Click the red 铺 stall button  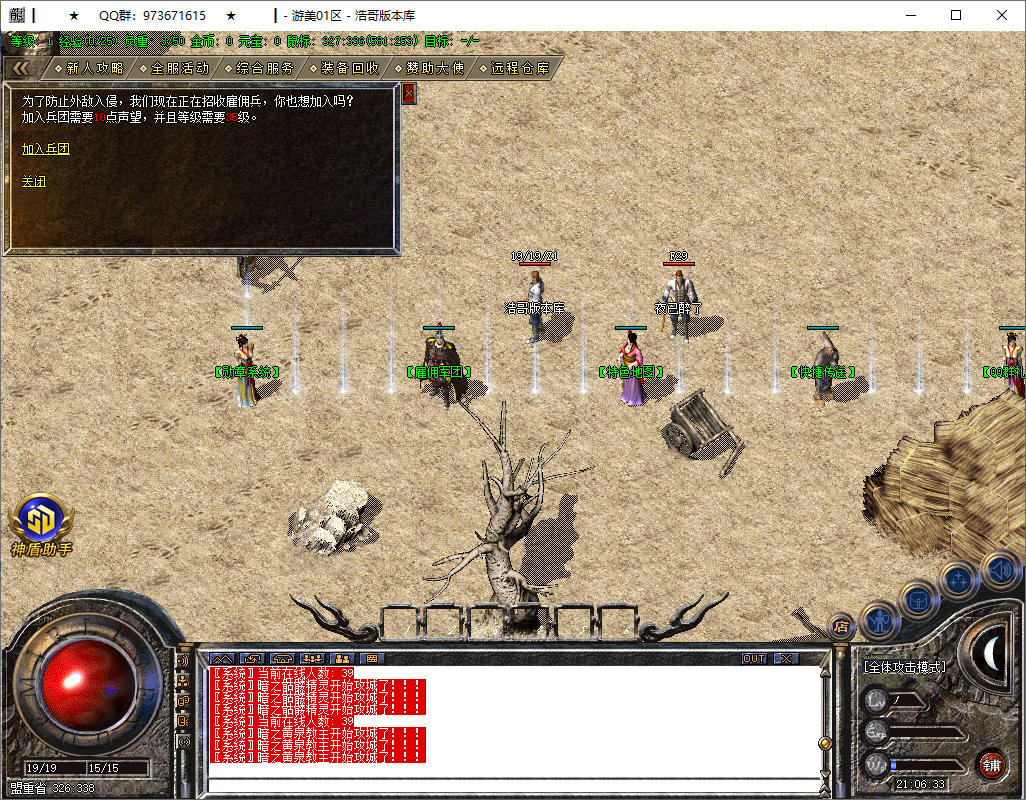(991, 766)
